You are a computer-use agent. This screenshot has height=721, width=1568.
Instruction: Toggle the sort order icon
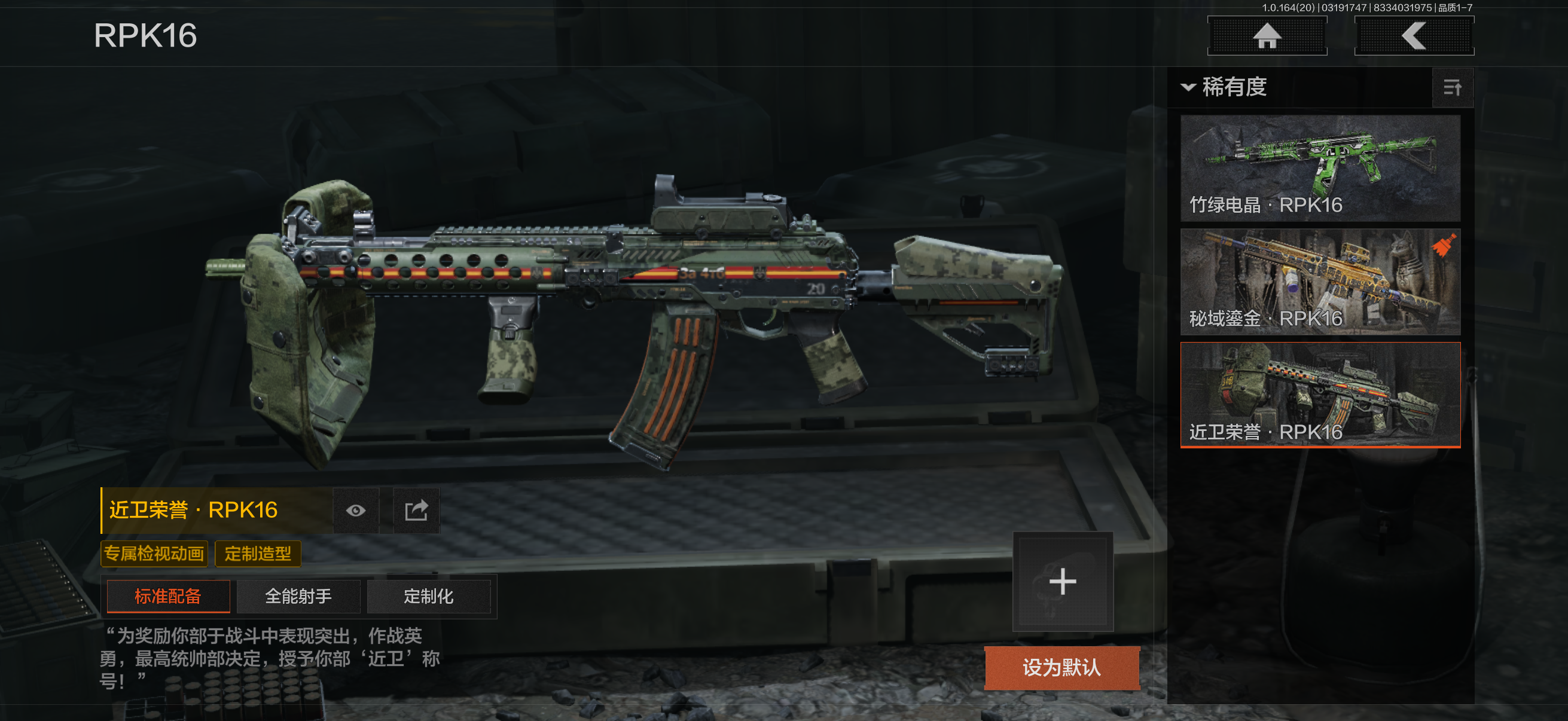tap(1453, 88)
